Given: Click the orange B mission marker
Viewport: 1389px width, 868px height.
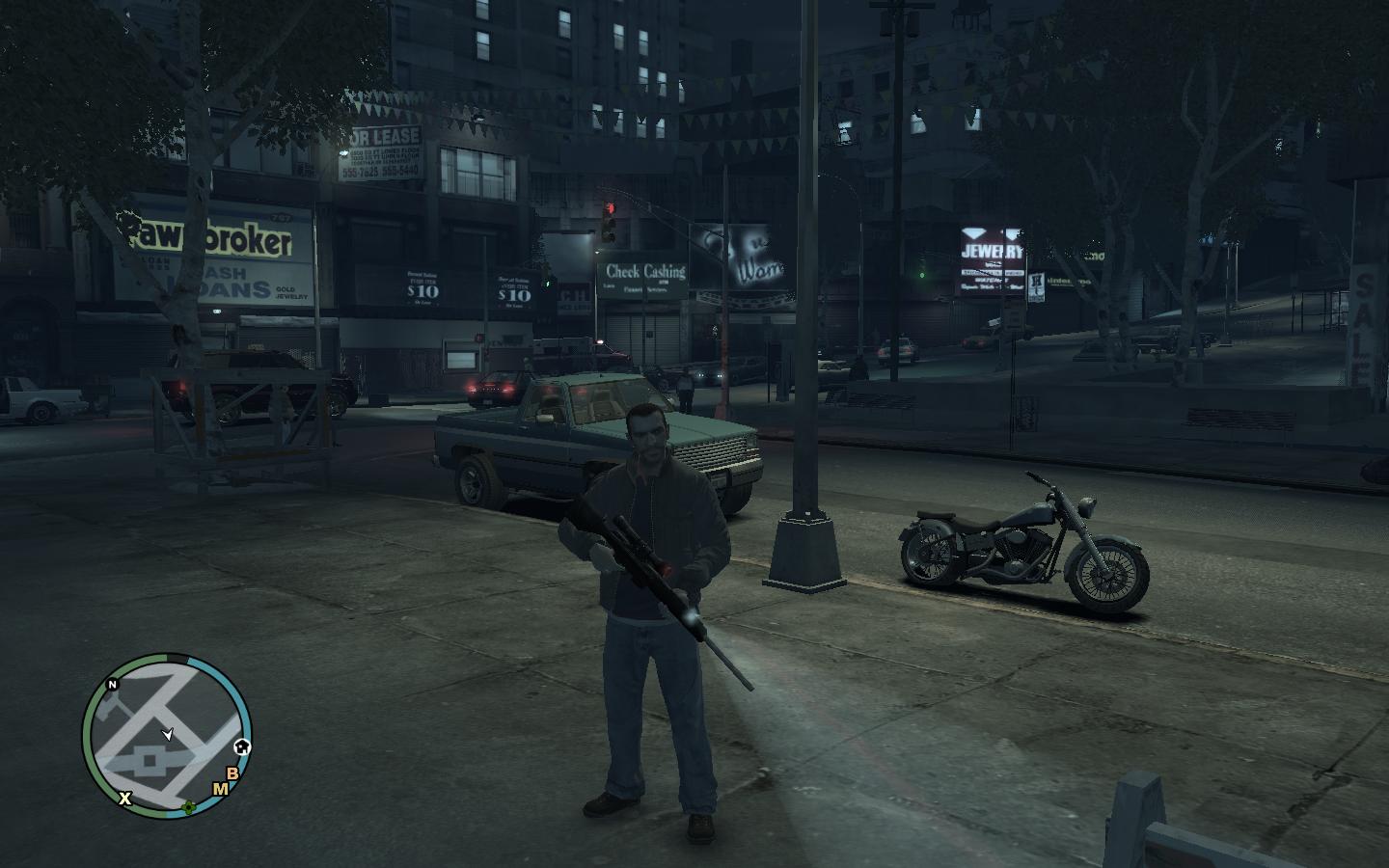Looking at the screenshot, I should coord(231,773).
